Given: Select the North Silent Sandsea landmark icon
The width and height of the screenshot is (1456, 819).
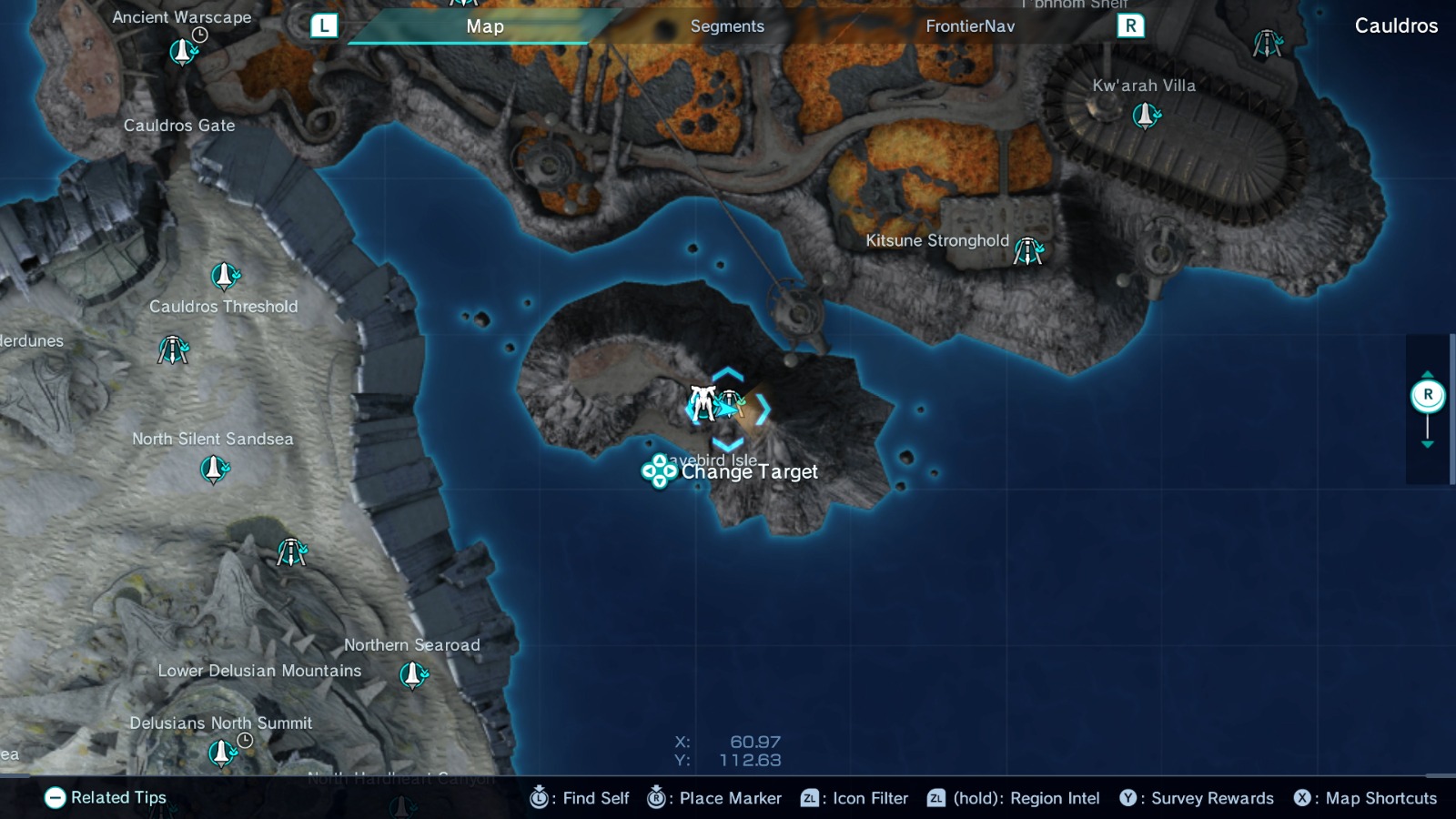Looking at the screenshot, I should (x=213, y=470).
